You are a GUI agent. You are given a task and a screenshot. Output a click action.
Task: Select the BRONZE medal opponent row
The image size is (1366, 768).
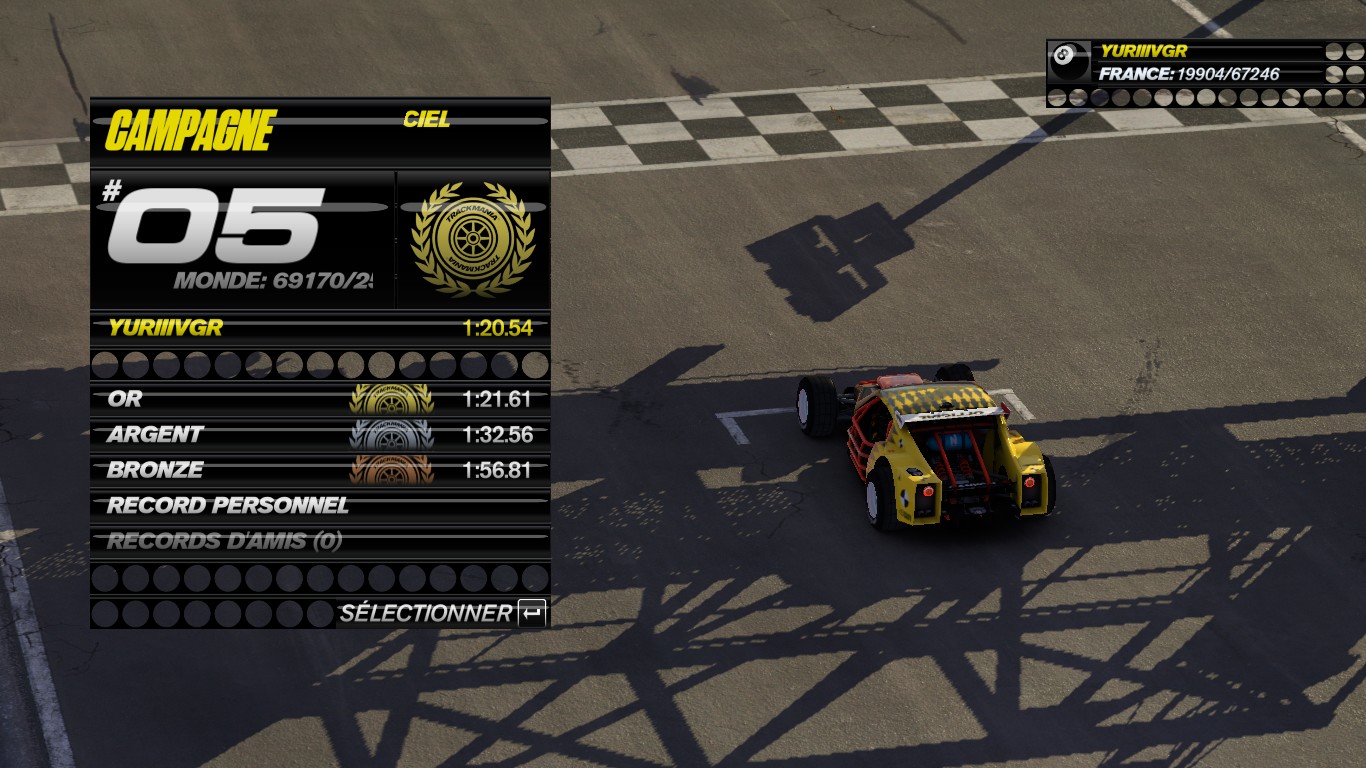[x=320, y=470]
